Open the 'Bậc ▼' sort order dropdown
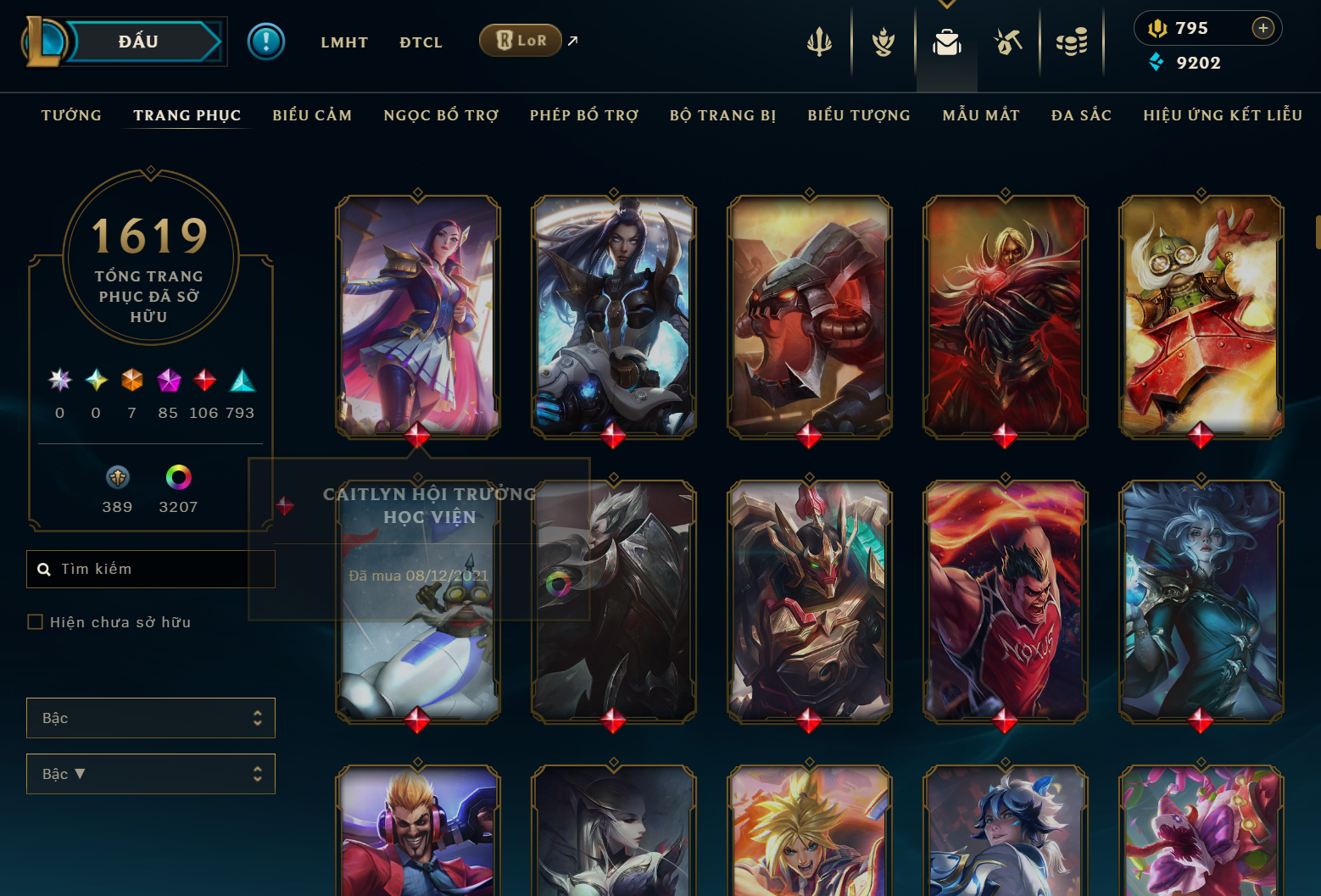 click(151, 773)
